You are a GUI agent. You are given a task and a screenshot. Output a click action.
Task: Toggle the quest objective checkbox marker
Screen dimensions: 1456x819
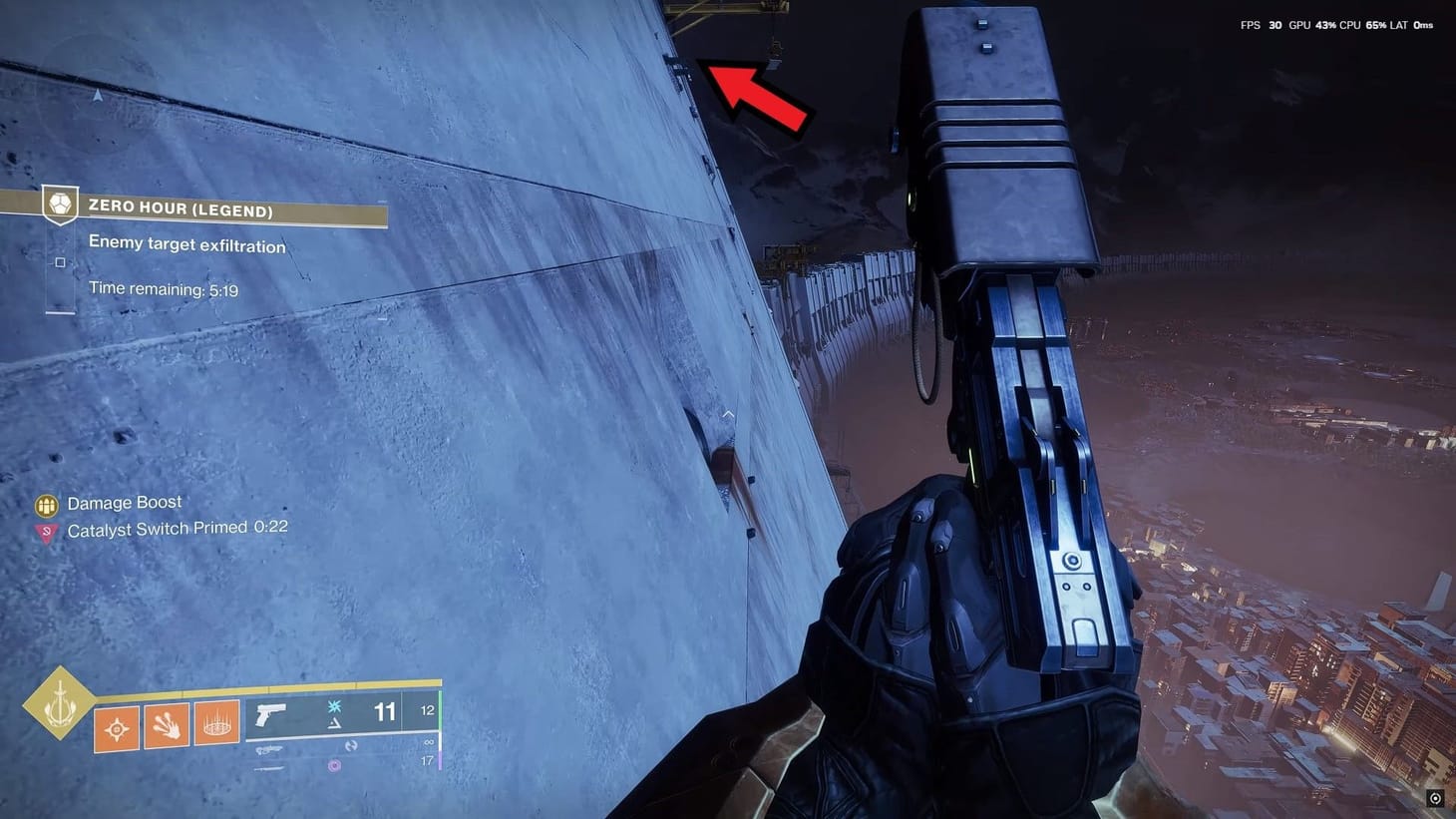pos(61,261)
